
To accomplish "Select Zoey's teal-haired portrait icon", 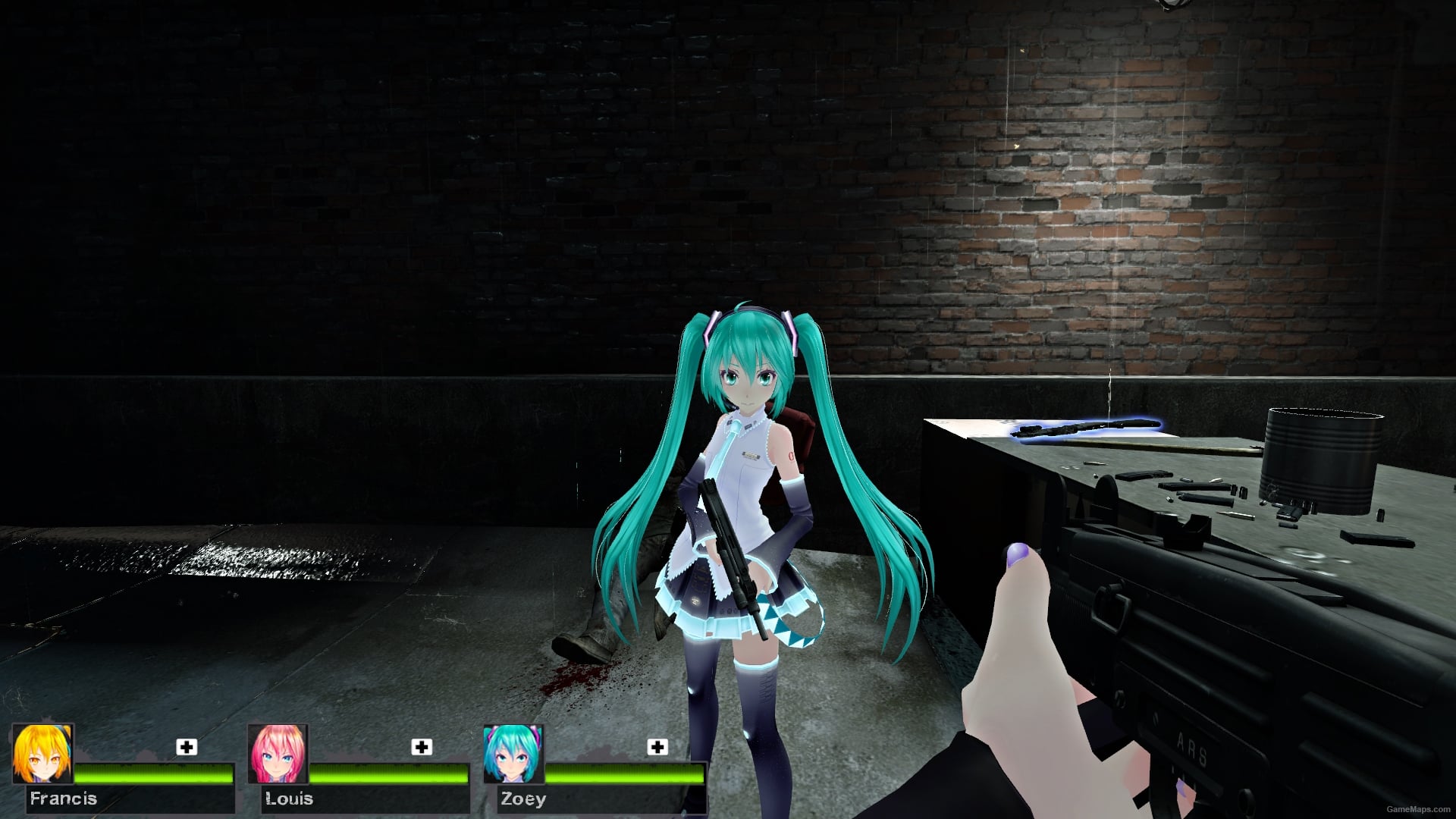I will click(x=513, y=756).
